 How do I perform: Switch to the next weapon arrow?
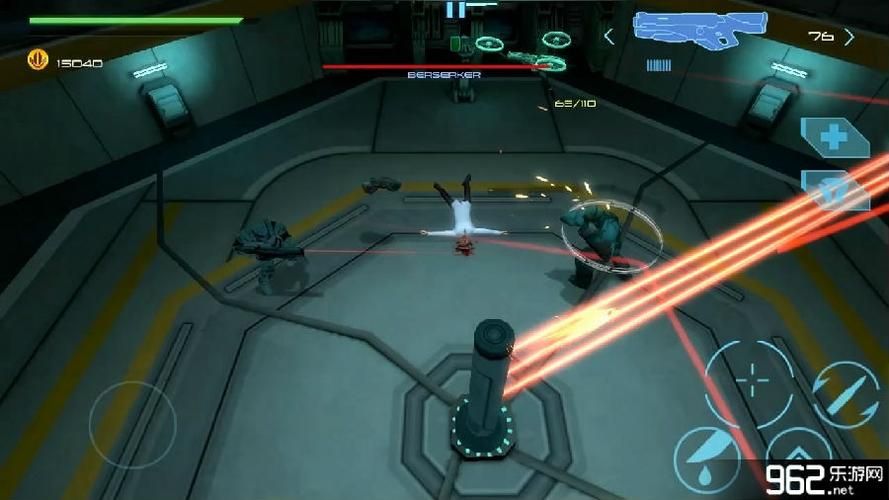[x=849, y=37]
